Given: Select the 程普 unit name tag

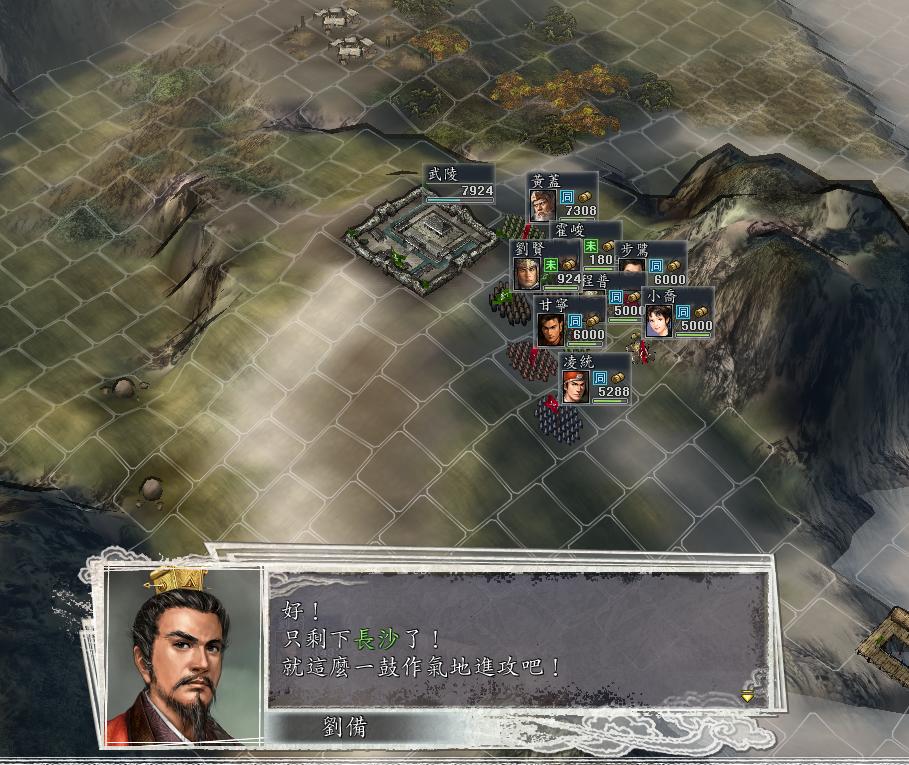Looking at the screenshot, I should tap(596, 282).
